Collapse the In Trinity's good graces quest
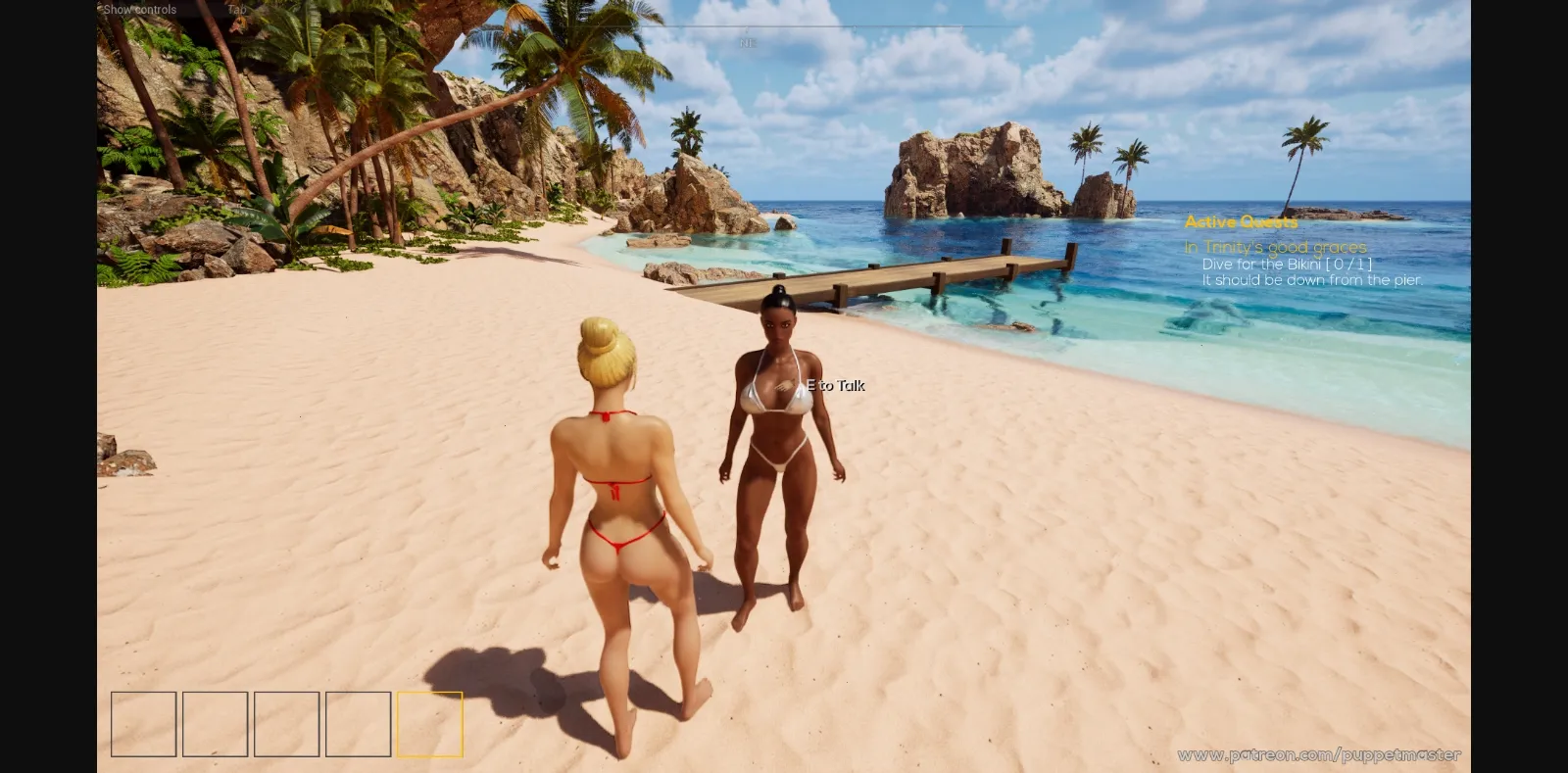Screen dimensions: 1568x773 point(1276,247)
